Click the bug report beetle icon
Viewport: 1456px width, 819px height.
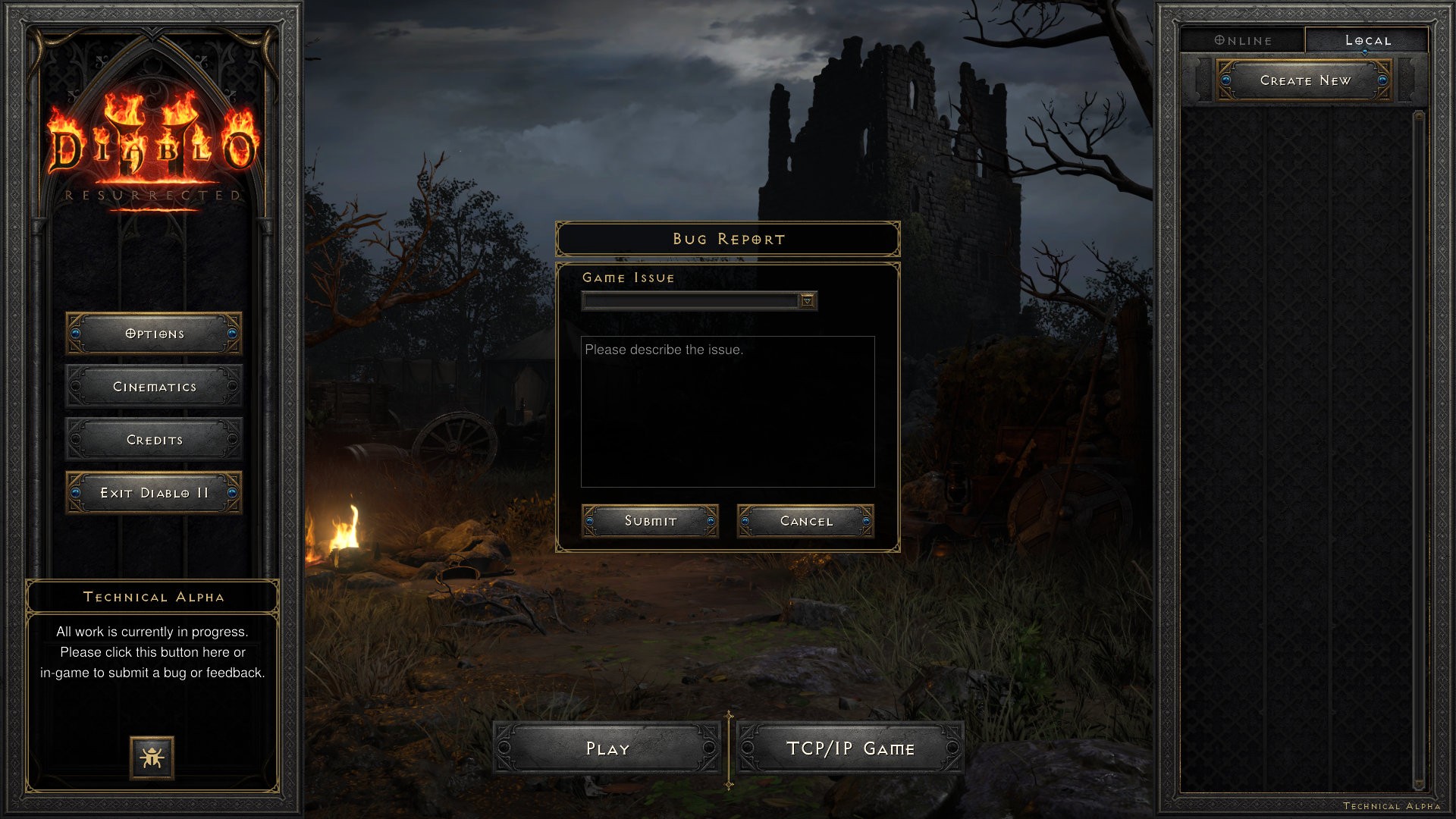tap(152, 758)
